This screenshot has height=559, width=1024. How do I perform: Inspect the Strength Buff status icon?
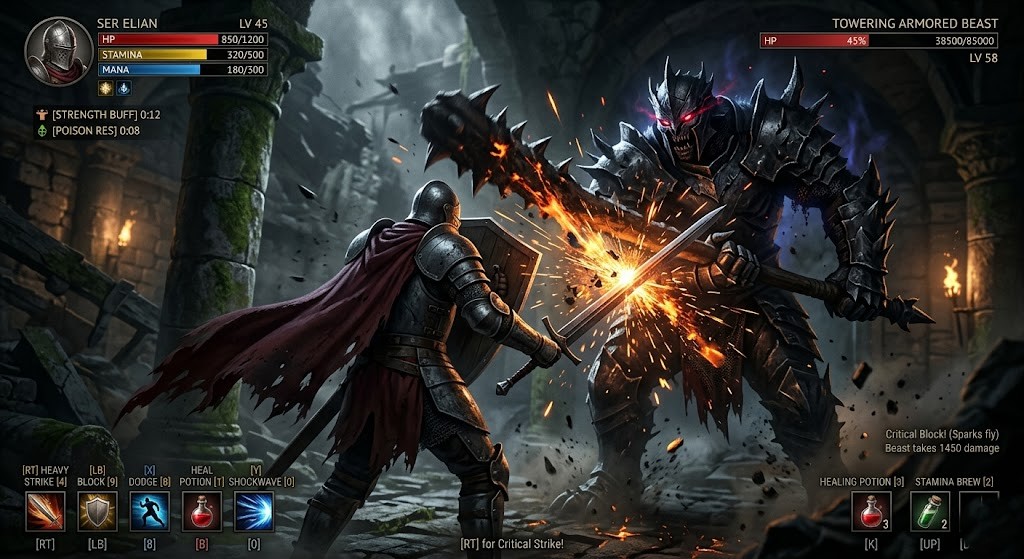coord(41,114)
